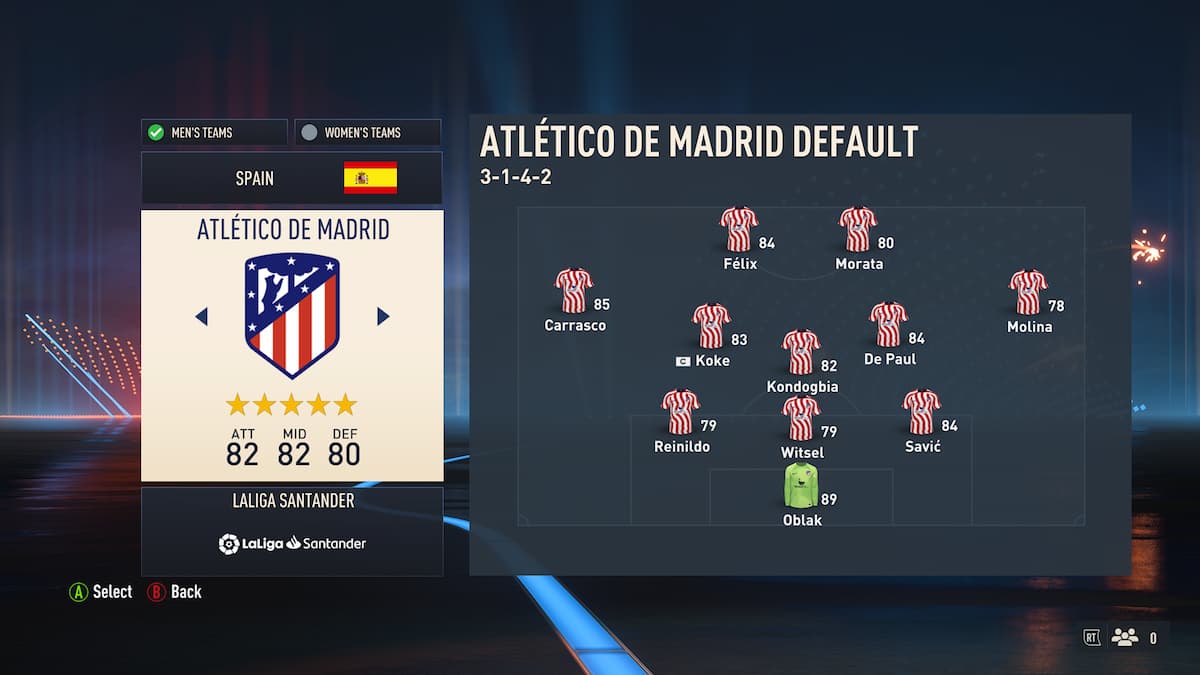The image size is (1200, 675).
Task: Open the Spain country selector
Action: coord(291,178)
